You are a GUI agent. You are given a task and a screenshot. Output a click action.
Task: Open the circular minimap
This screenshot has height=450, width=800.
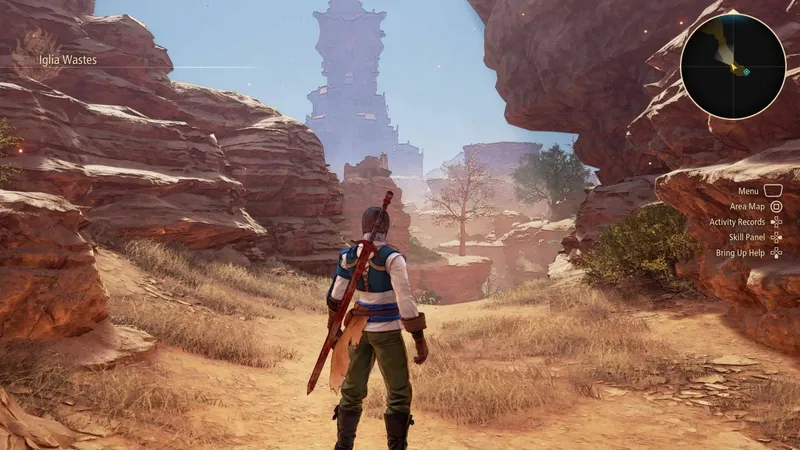[x=733, y=65]
